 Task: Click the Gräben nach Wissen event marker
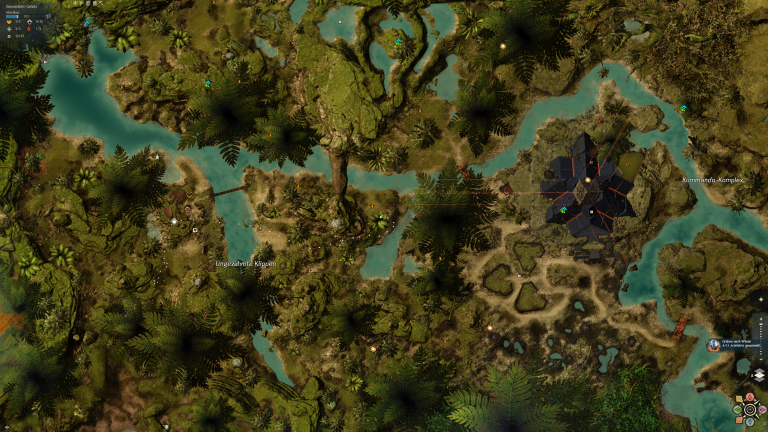714,345
